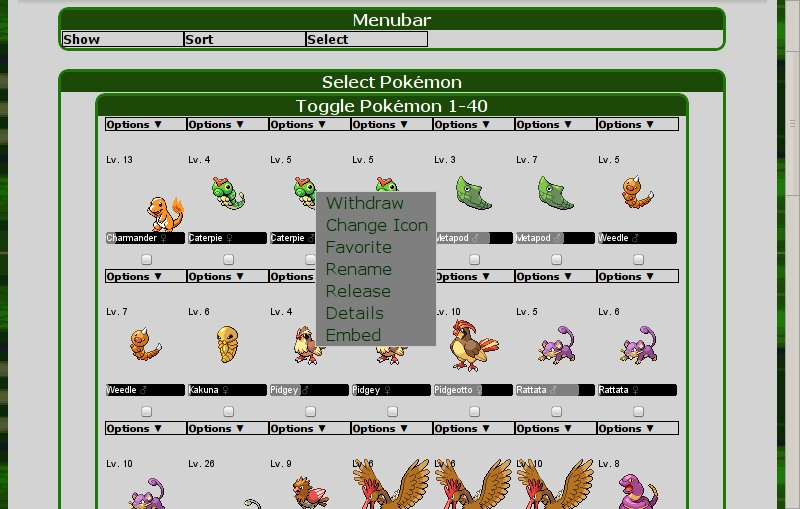Image resolution: width=800 pixels, height=509 pixels.
Task: Tick the checkbox under Kakuna
Action: pyautogui.click(x=229, y=412)
